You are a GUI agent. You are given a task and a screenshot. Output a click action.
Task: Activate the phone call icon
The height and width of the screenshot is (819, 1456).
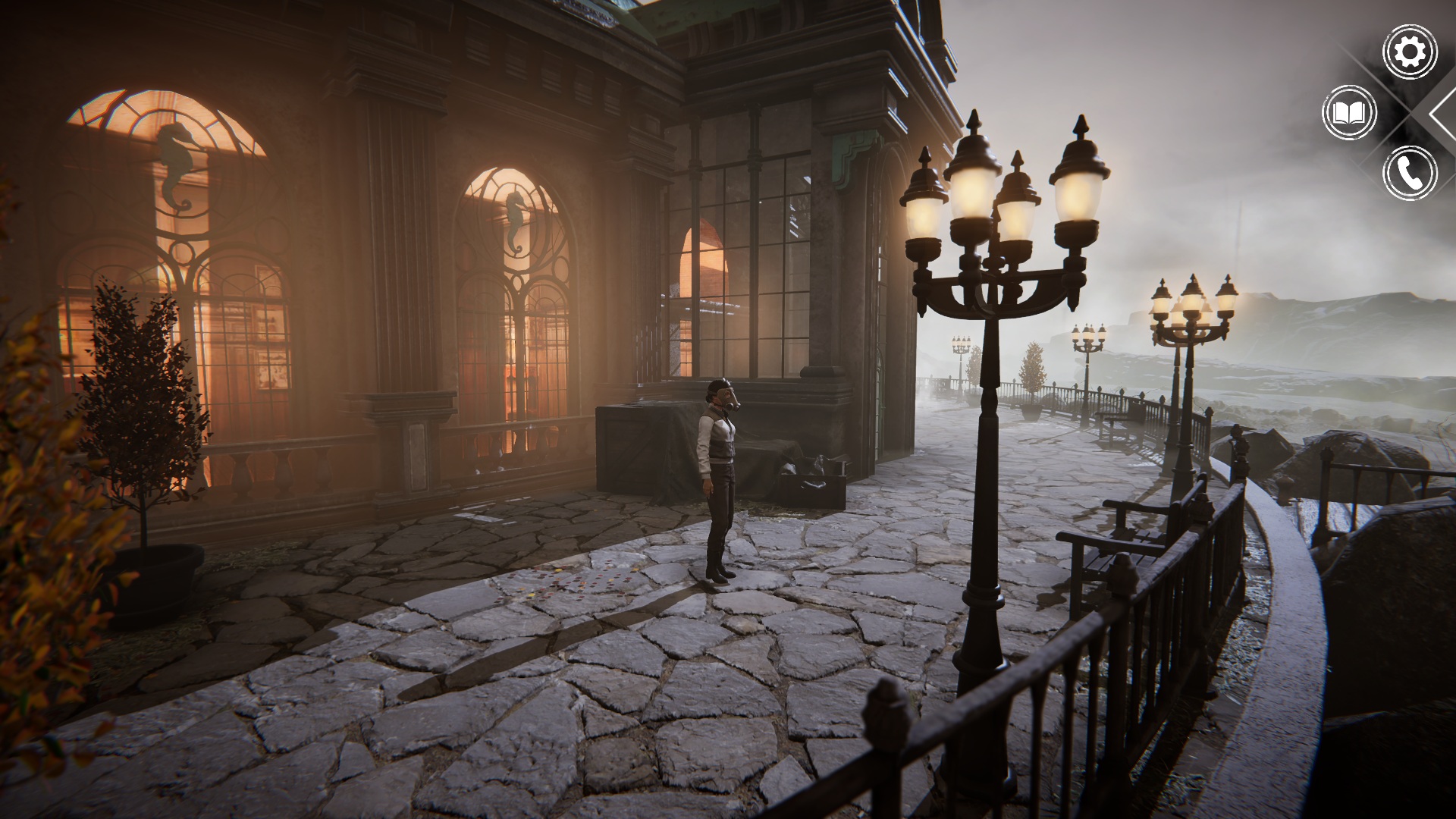tap(1410, 173)
